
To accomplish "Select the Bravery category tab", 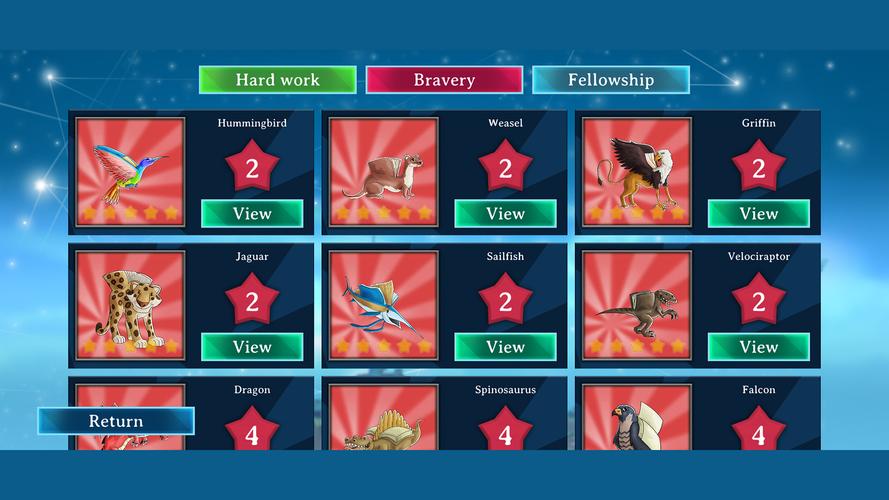I will click(444, 80).
